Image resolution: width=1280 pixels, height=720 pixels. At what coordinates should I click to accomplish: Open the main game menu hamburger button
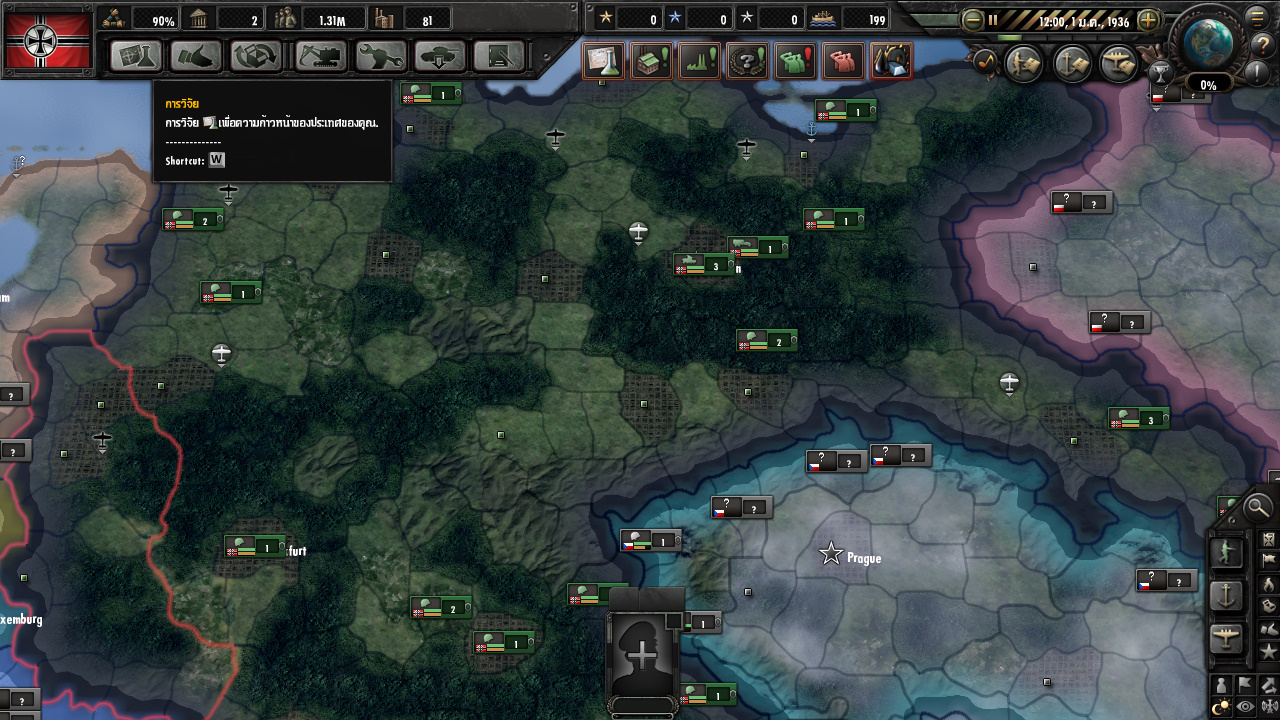1257,16
